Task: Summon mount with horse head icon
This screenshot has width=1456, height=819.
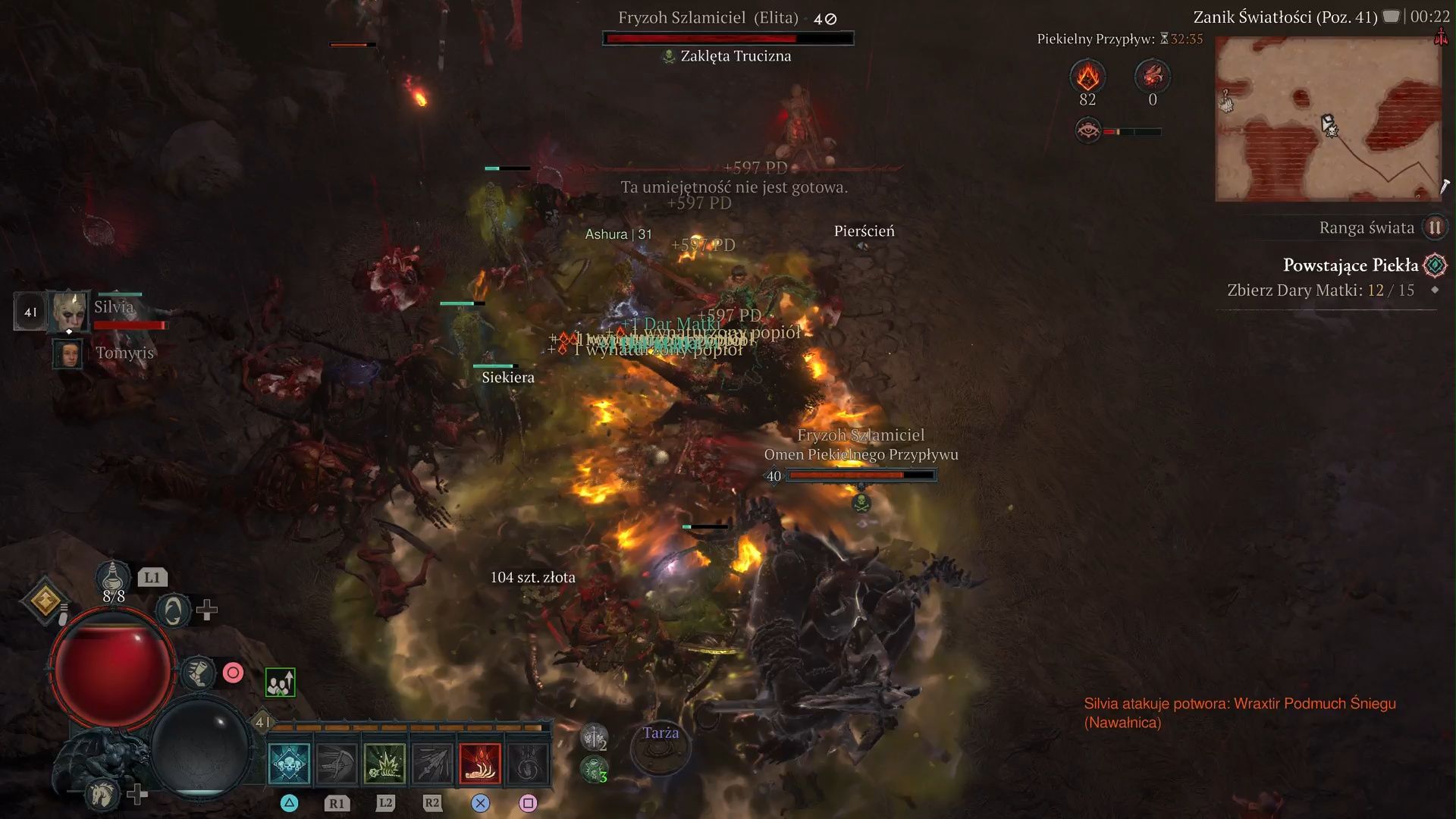Action: click(x=102, y=793)
